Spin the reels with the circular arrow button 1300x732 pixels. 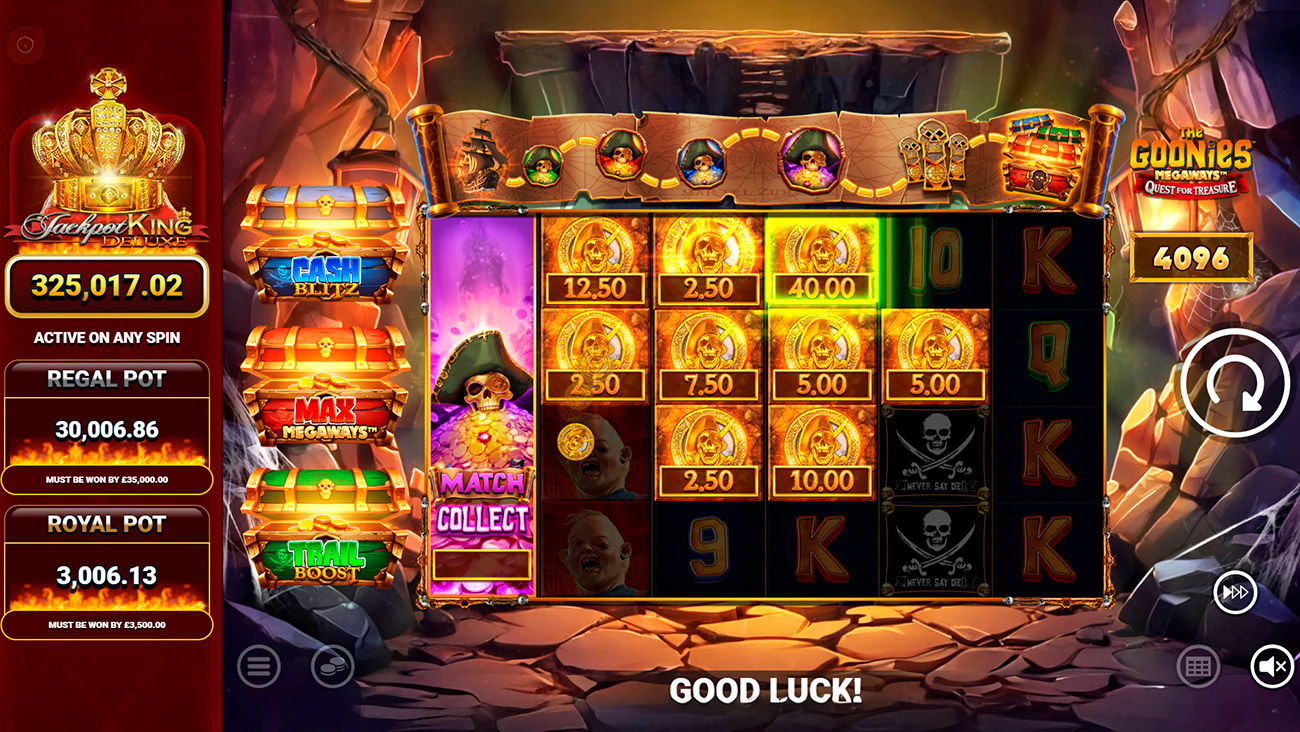[x=1235, y=383]
